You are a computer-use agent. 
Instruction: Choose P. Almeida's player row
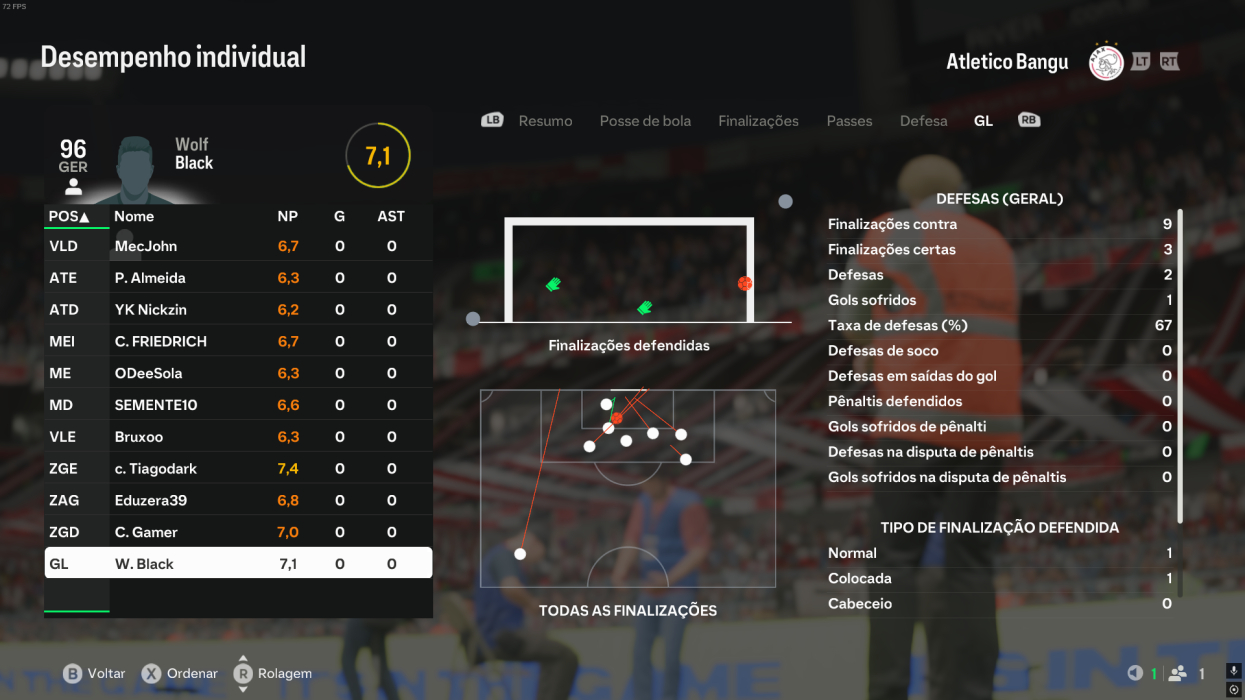click(238, 278)
